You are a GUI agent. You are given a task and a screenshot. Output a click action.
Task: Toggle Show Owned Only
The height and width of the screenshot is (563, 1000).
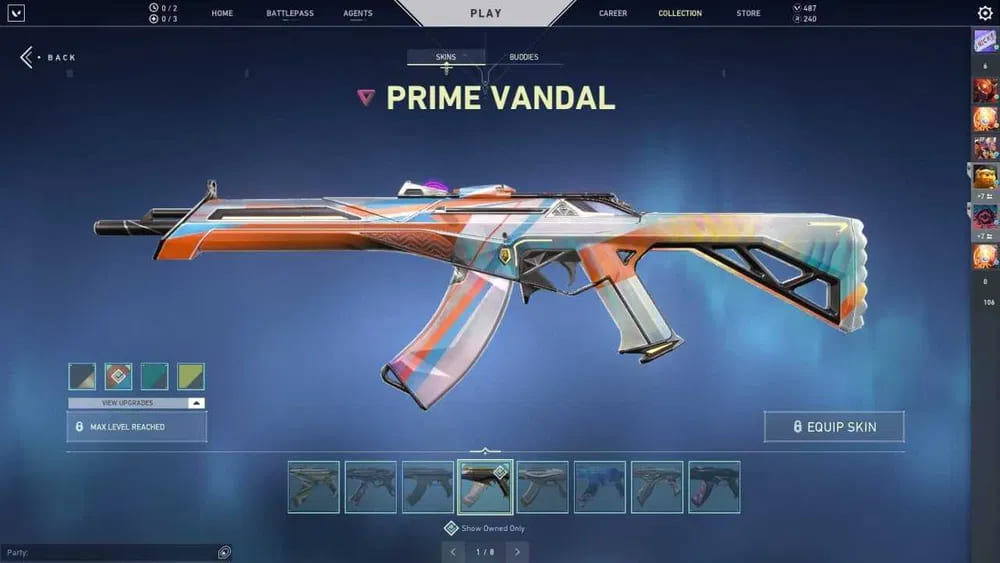pos(451,528)
